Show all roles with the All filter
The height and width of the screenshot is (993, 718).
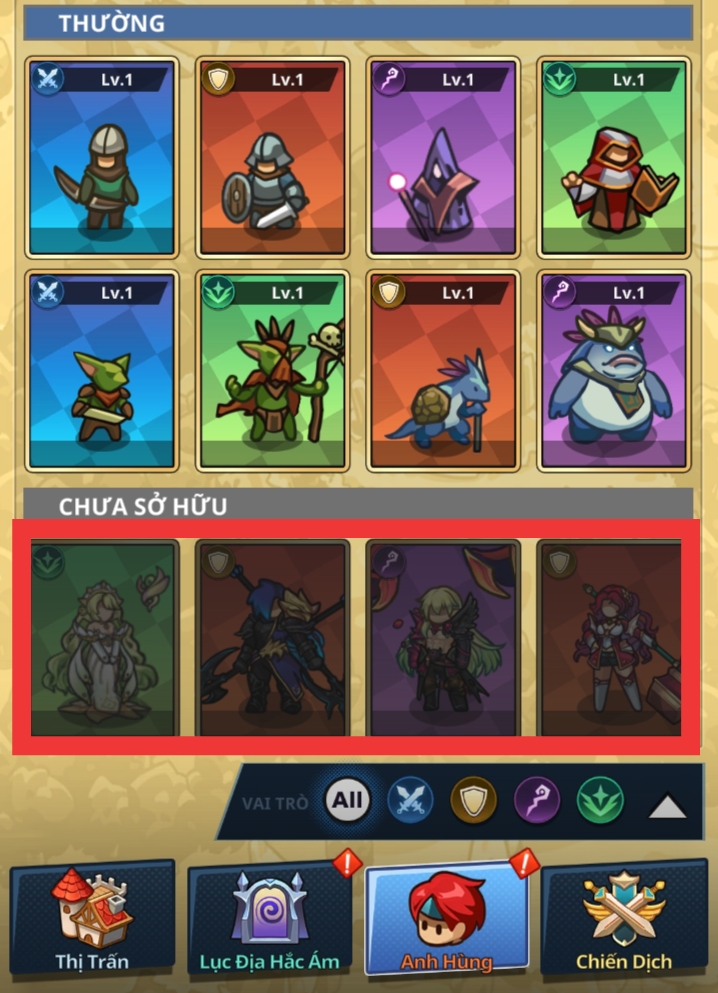pyautogui.click(x=347, y=800)
